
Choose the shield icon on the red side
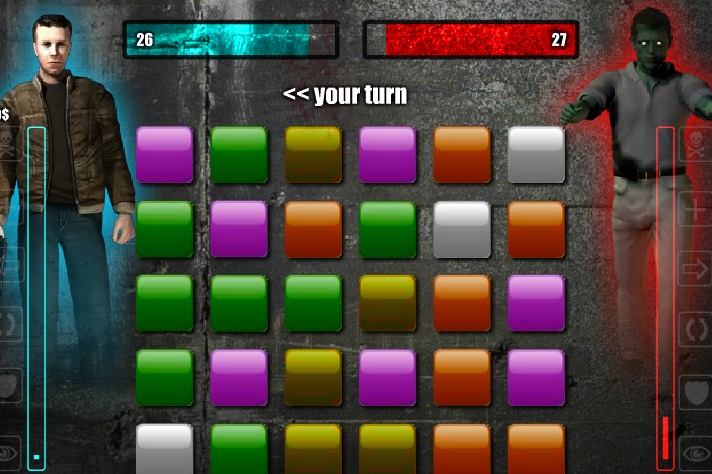coord(694,390)
